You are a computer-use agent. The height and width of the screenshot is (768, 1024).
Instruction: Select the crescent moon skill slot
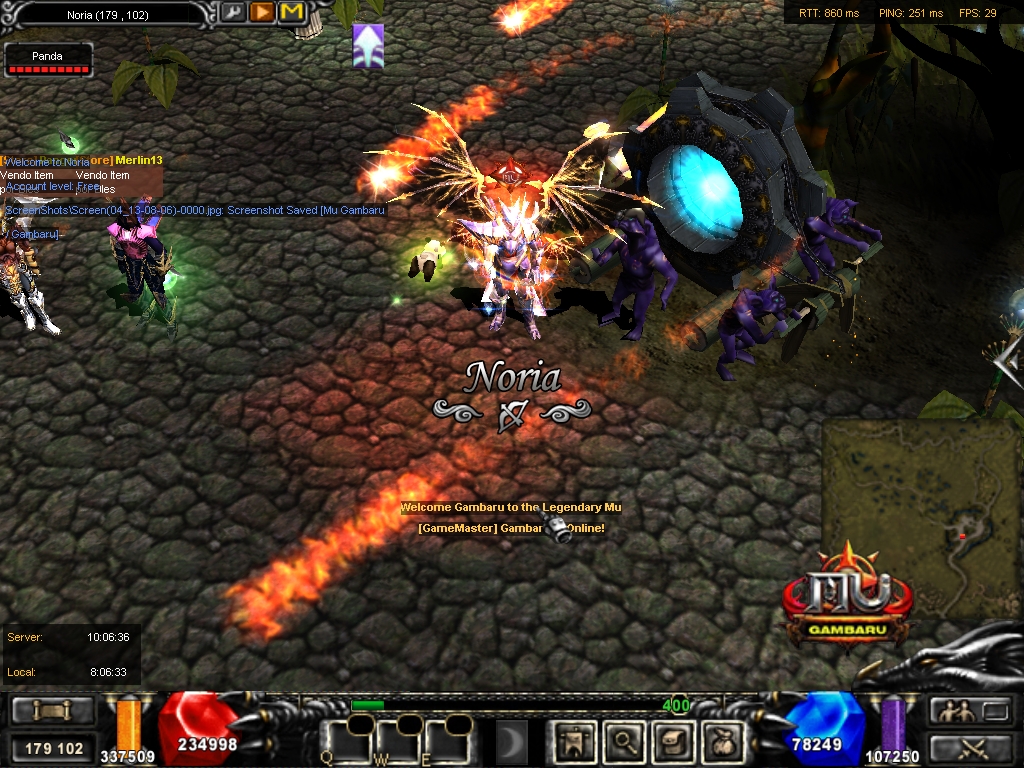[x=512, y=741]
